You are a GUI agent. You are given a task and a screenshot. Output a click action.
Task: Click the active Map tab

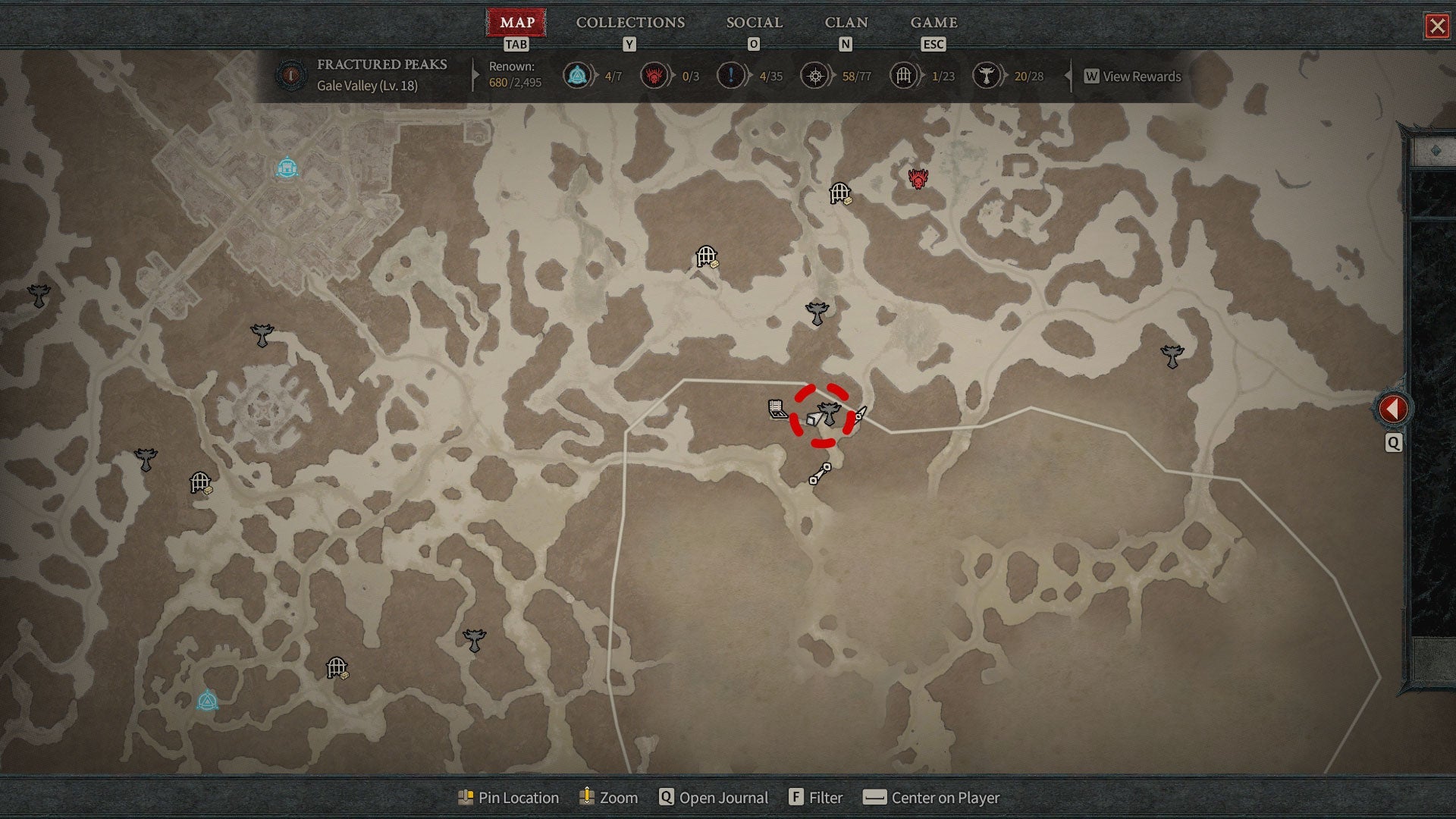517,23
